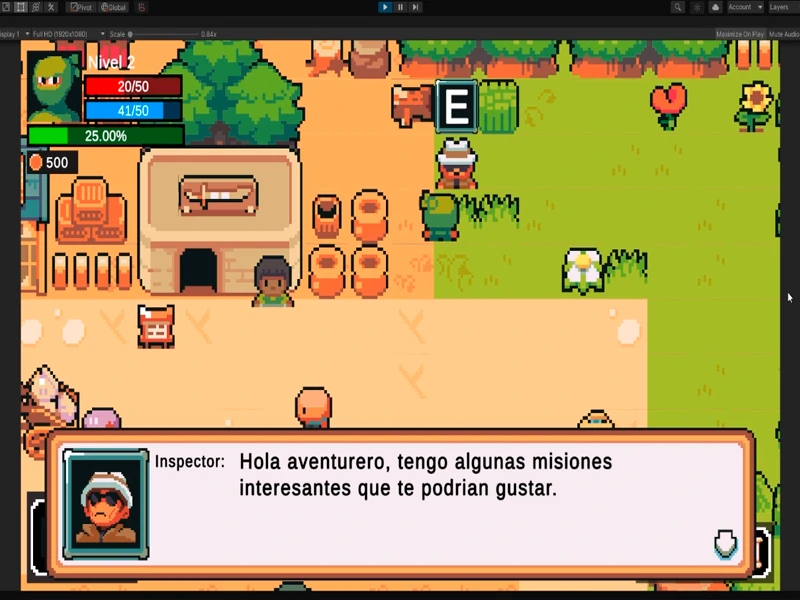The height and width of the screenshot is (600, 800).
Task: Select the ninja player portrait
Action: point(54,87)
